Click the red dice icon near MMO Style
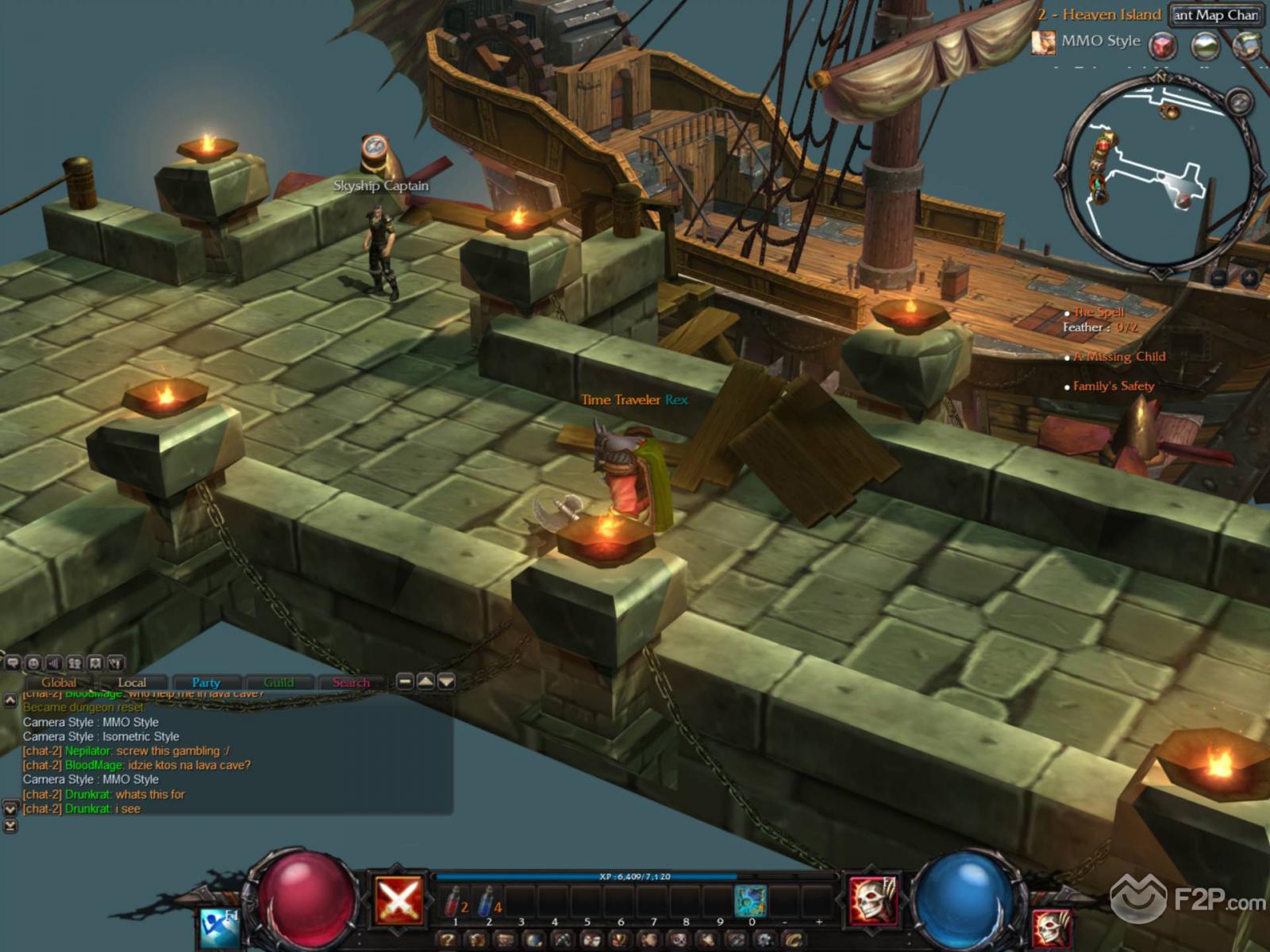The width and height of the screenshot is (1270, 952). tap(1164, 45)
